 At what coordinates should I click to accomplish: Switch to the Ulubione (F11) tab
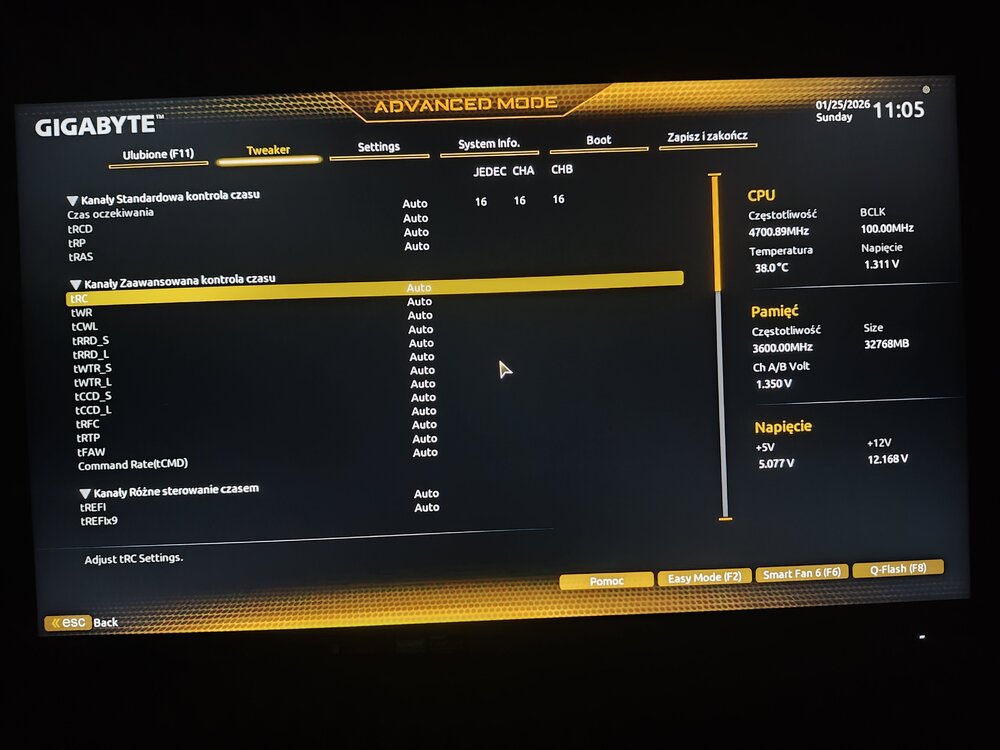pyautogui.click(x=158, y=155)
